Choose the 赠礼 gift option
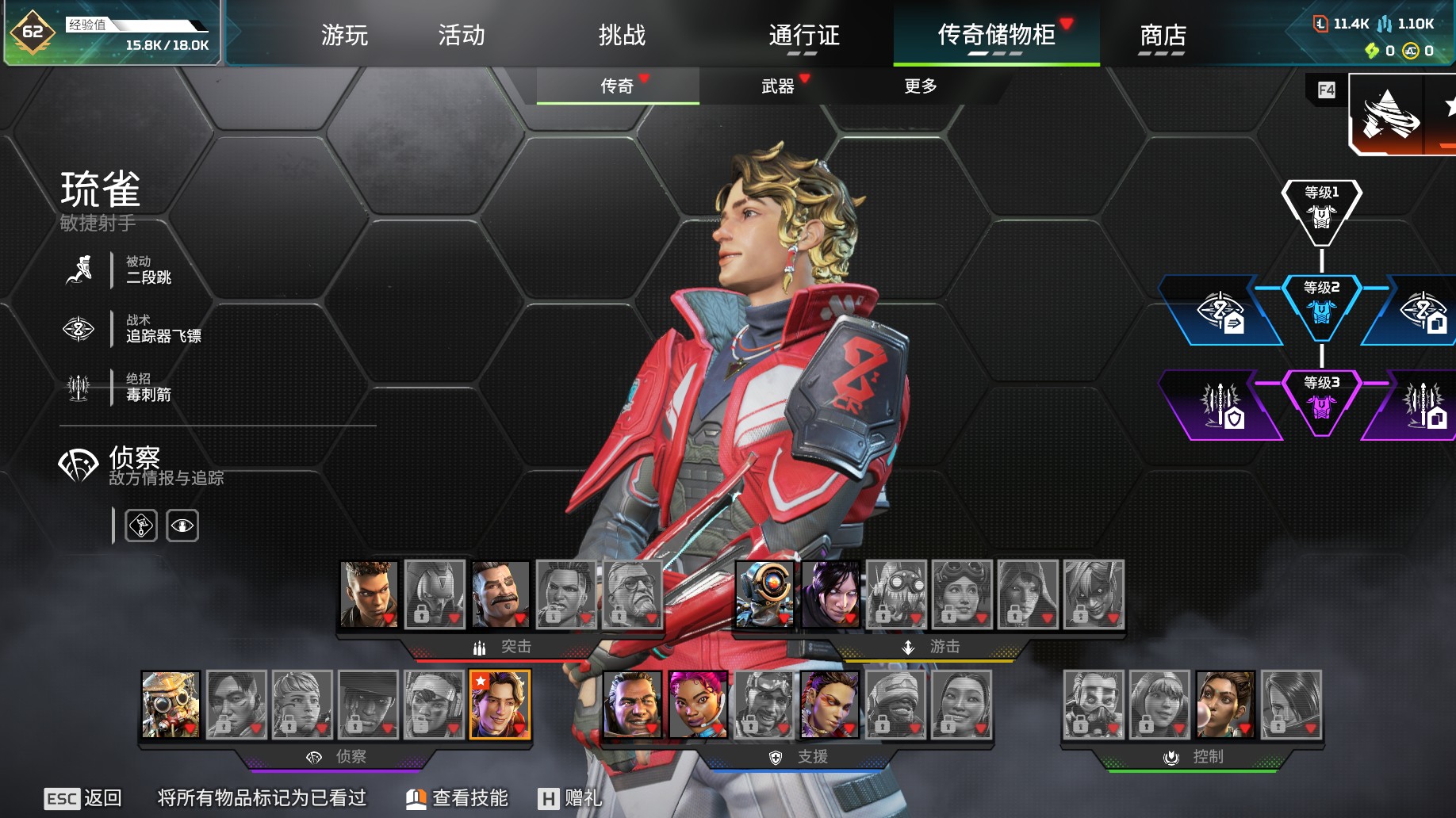Viewport: 1456px width, 818px height. point(570,798)
